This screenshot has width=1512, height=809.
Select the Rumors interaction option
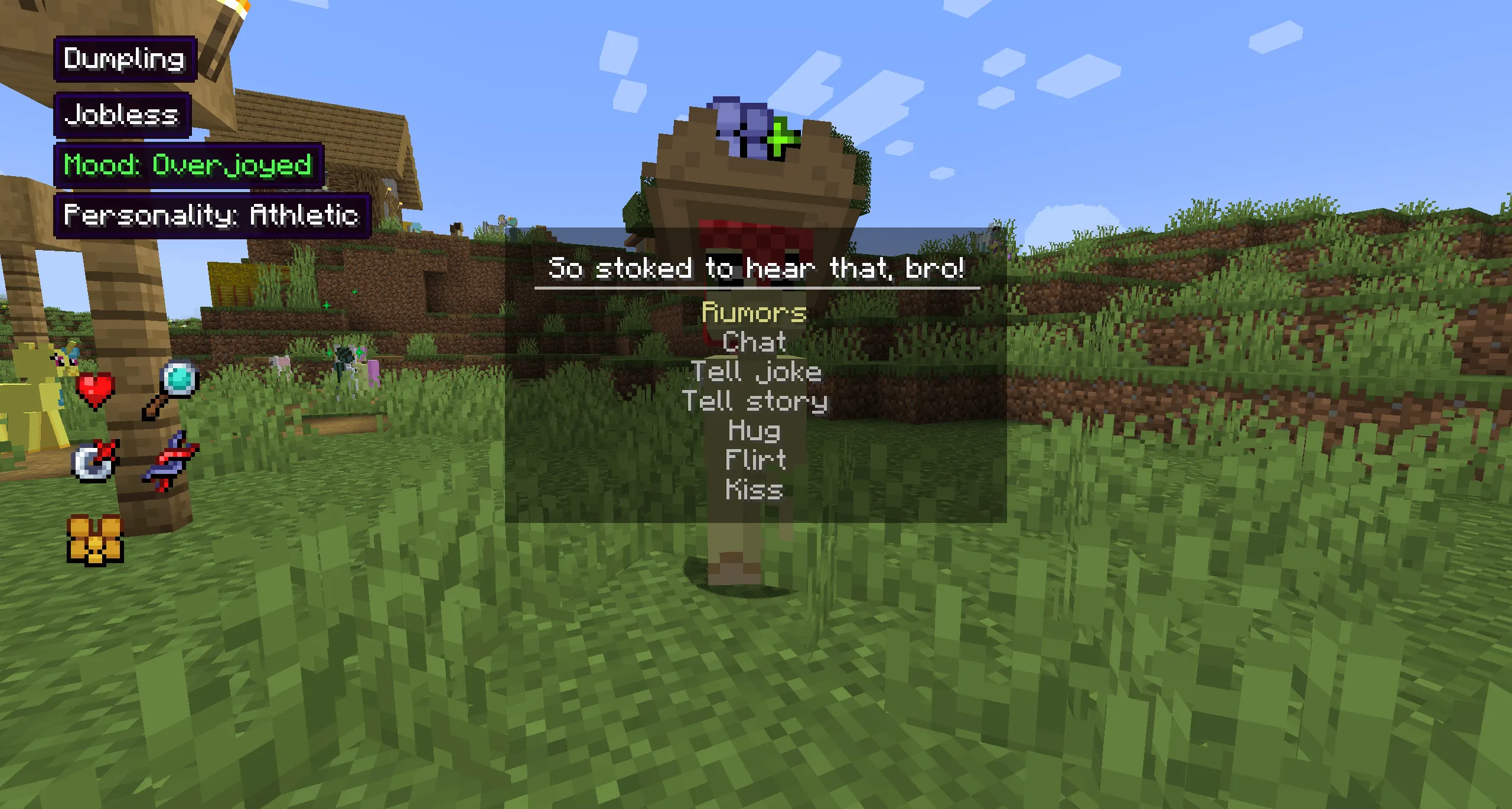tap(755, 313)
